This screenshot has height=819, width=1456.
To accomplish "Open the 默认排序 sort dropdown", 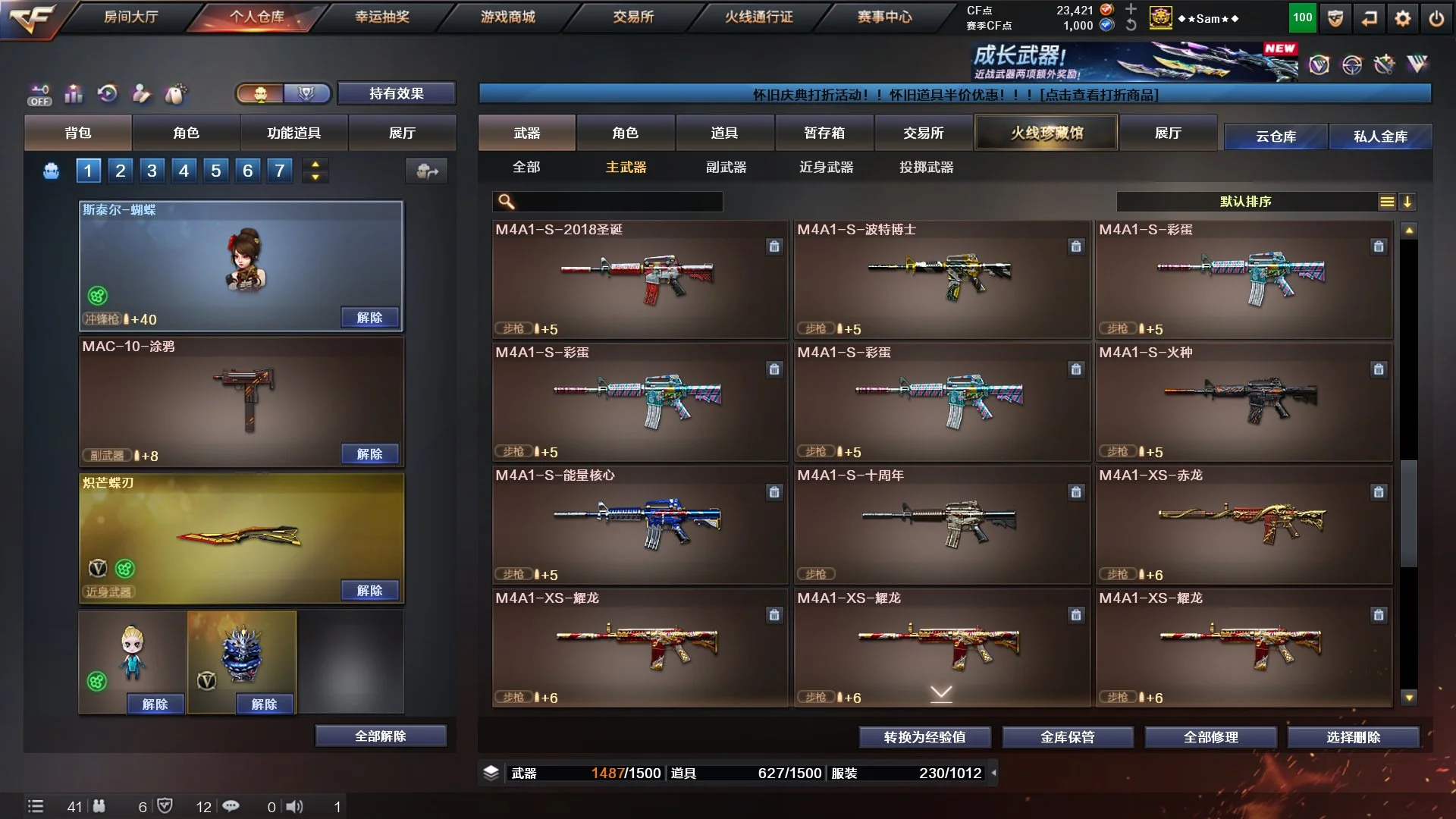I will pos(1246,201).
